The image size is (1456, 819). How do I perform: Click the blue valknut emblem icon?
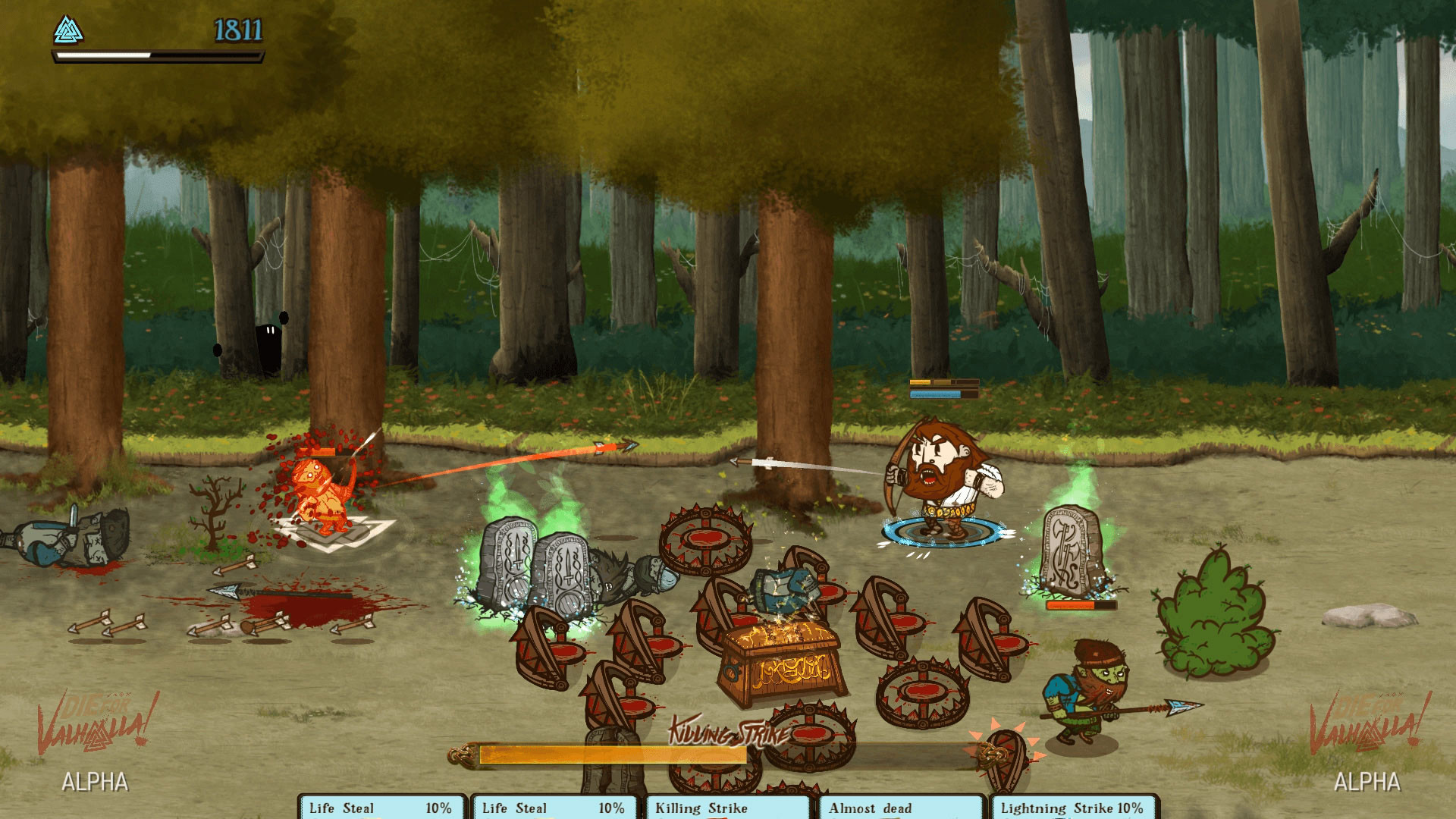coord(68,30)
